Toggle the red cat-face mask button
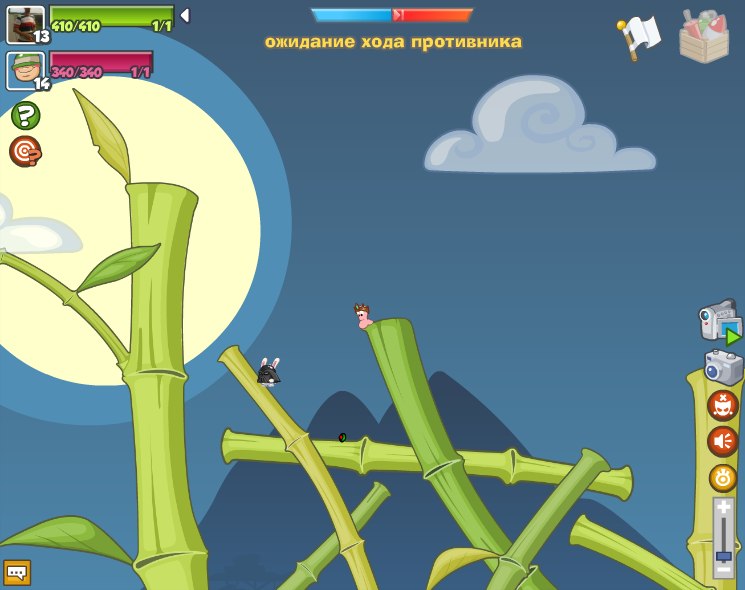The height and width of the screenshot is (590, 745). (723, 406)
